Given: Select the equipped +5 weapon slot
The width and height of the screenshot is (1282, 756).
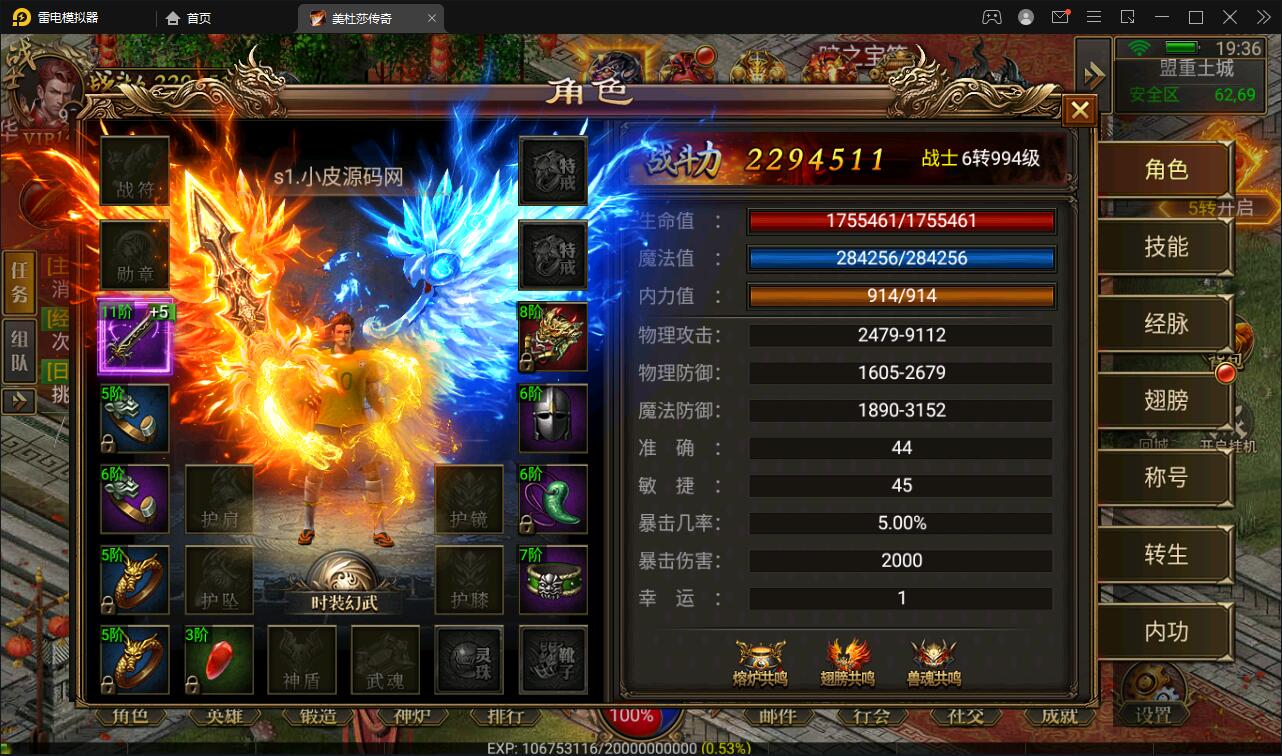Looking at the screenshot, I should click(135, 337).
